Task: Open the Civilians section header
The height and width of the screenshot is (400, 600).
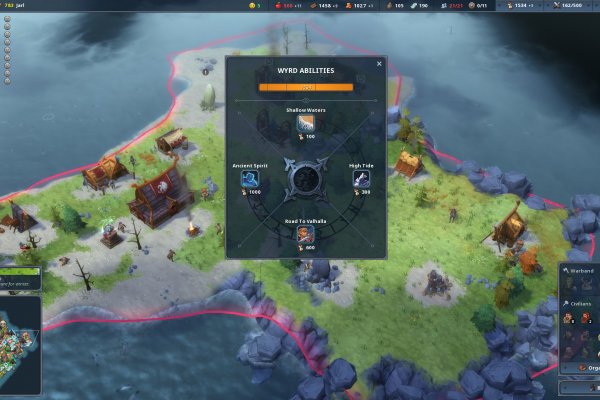Action: (580, 303)
